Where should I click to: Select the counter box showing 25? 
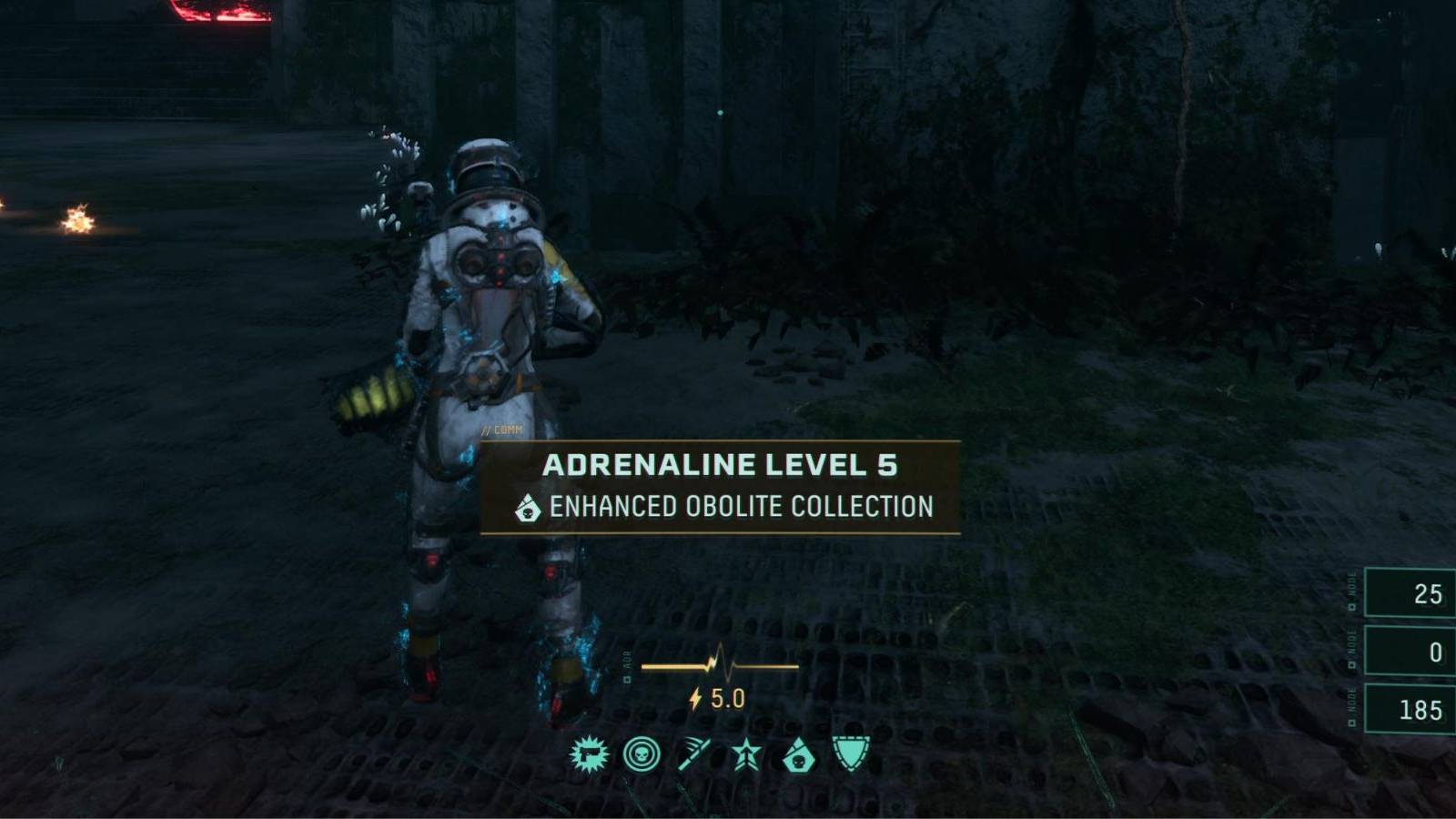click(x=1410, y=590)
